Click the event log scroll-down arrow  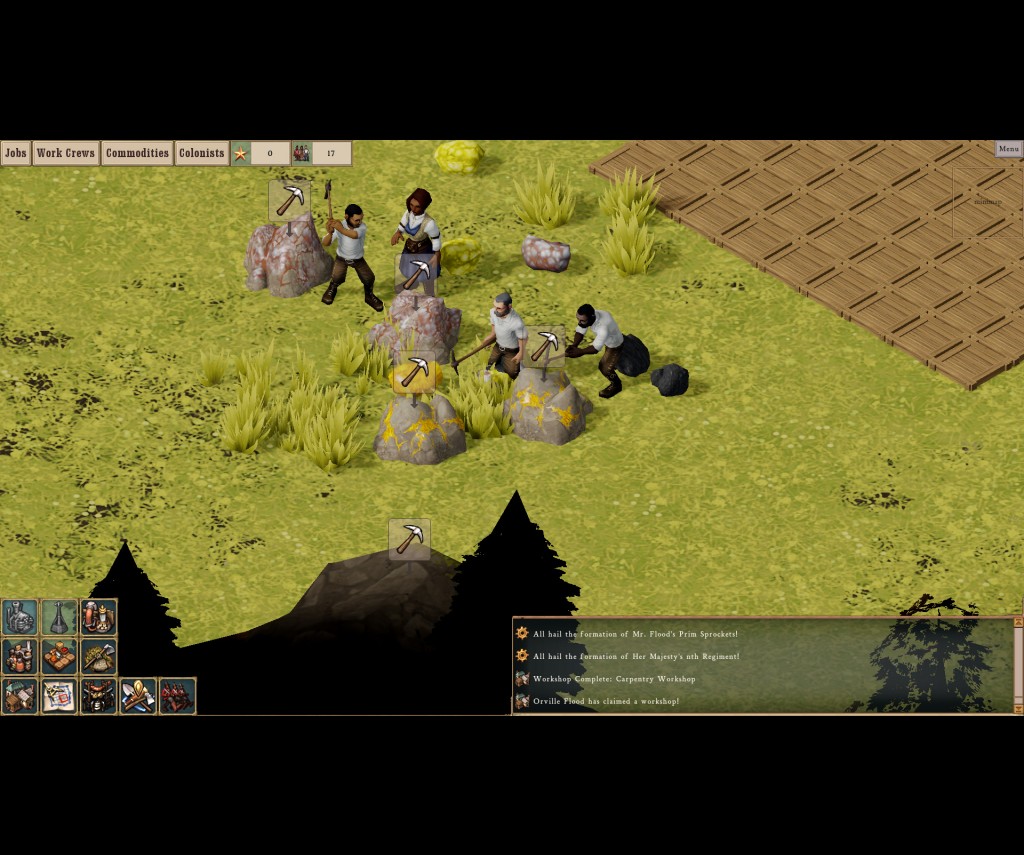click(x=1018, y=708)
